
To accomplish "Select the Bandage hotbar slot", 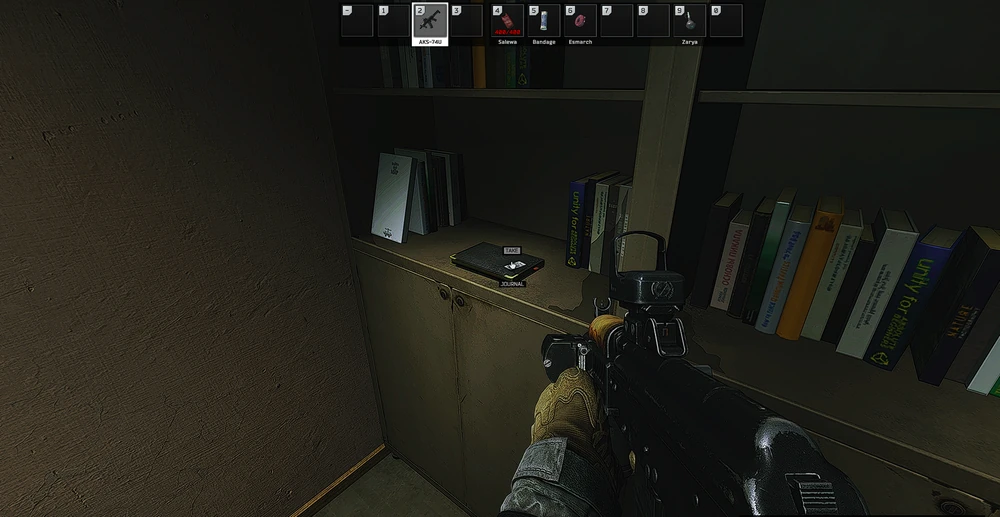I will click(544, 21).
